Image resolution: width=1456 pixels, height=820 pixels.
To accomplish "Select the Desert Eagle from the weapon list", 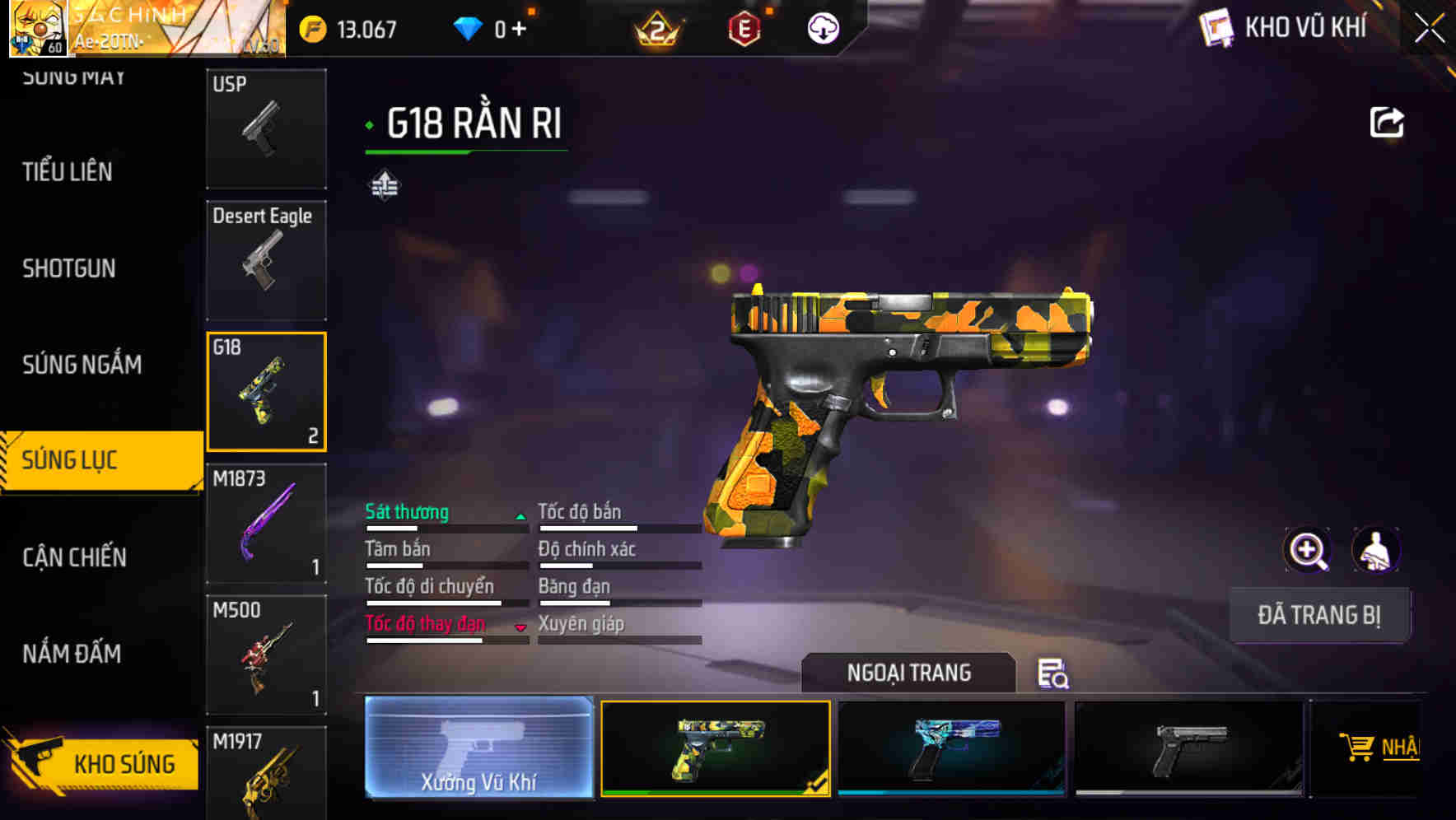I will (266, 259).
